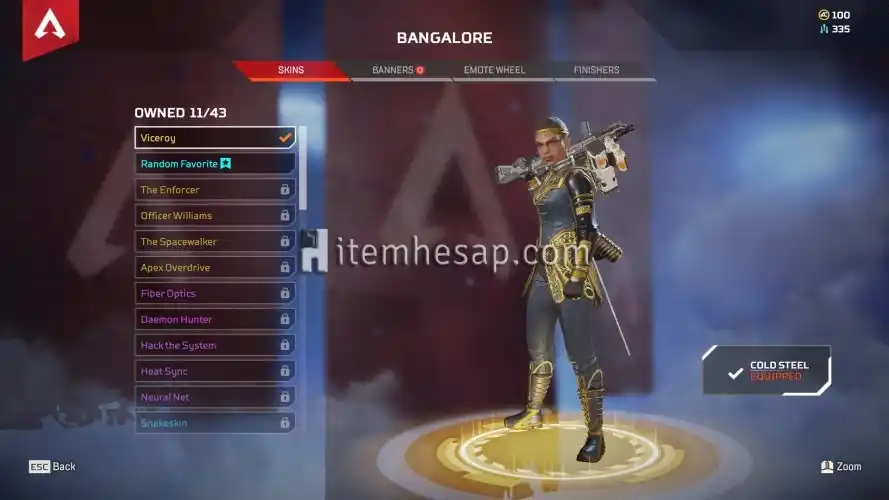Select the Hack the System skin
889x500 pixels.
coord(214,346)
